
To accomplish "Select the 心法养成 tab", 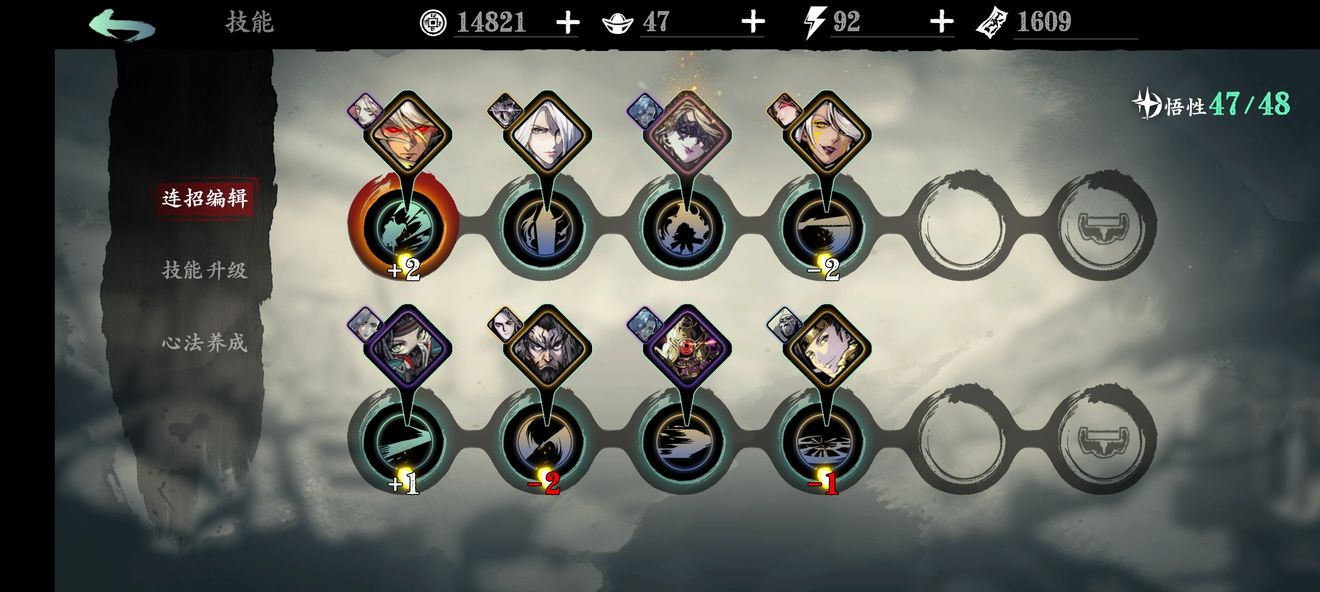I will click(204, 343).
